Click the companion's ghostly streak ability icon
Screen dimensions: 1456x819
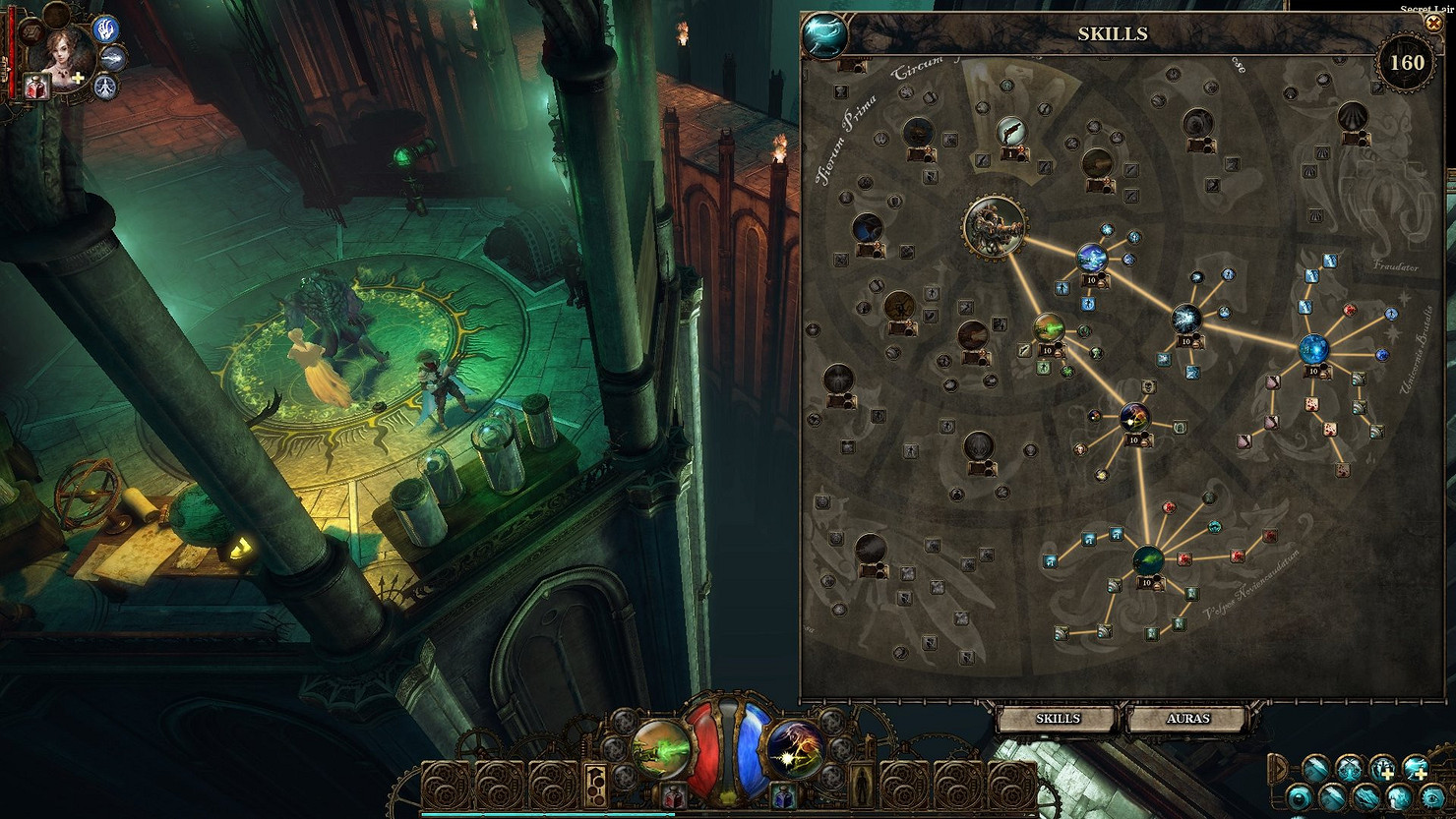tap(114, 59)
